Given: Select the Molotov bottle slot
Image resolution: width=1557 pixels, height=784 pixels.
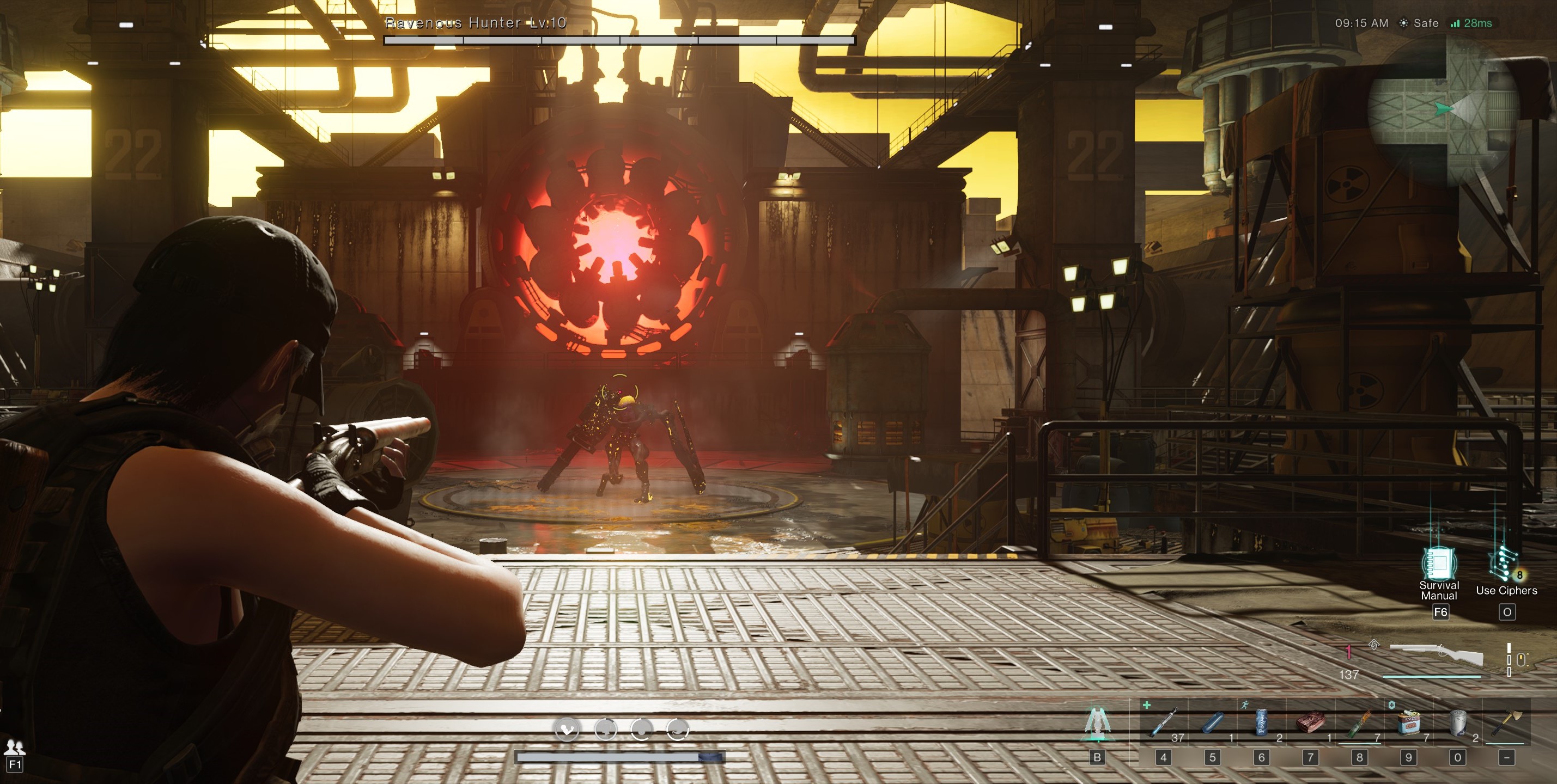Looking at the screenshot, I should (1359, 722).
